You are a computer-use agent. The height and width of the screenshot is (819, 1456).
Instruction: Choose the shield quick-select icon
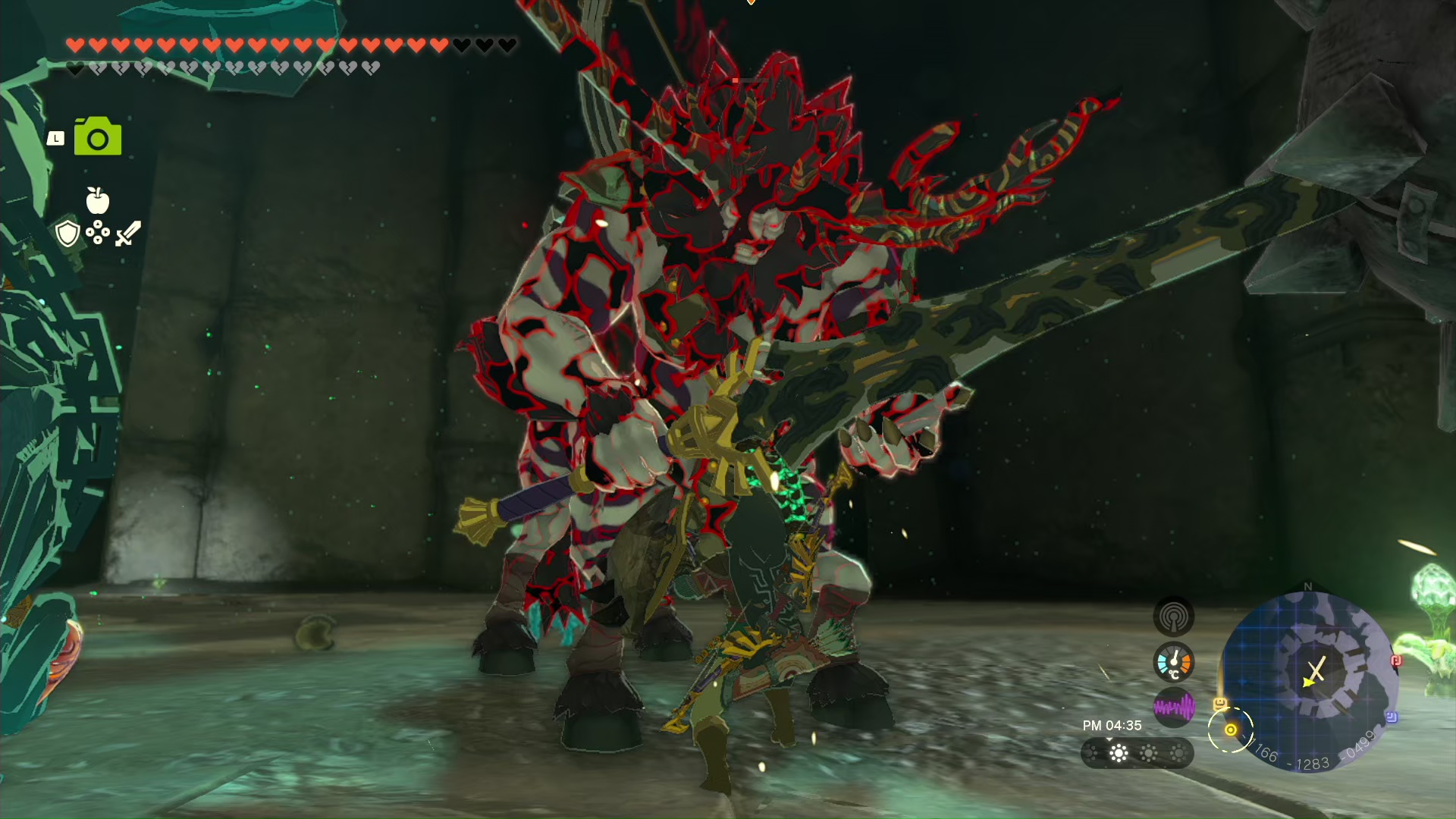pos(68,234)
